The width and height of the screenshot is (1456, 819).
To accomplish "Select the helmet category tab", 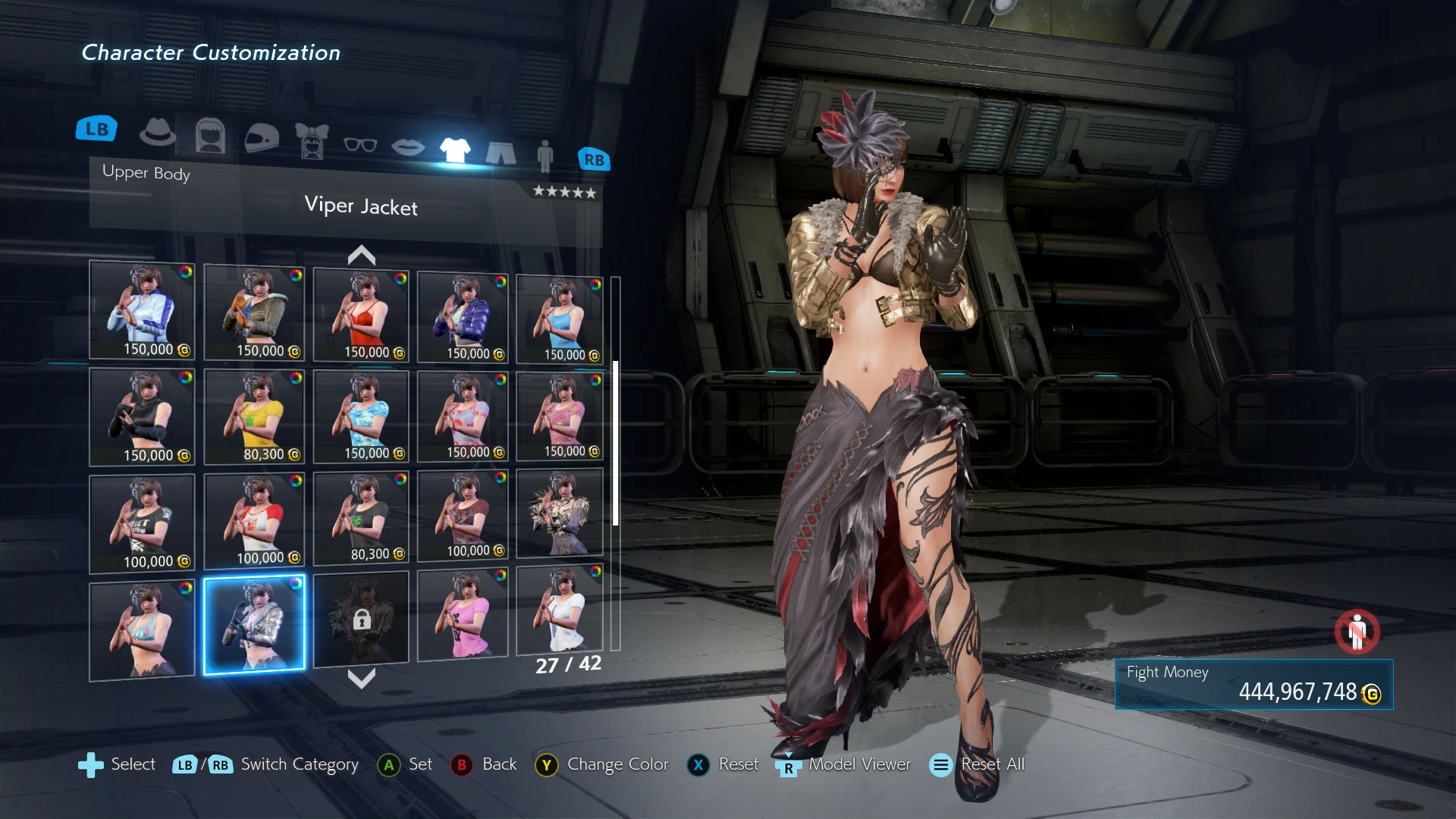I will 262,139.
